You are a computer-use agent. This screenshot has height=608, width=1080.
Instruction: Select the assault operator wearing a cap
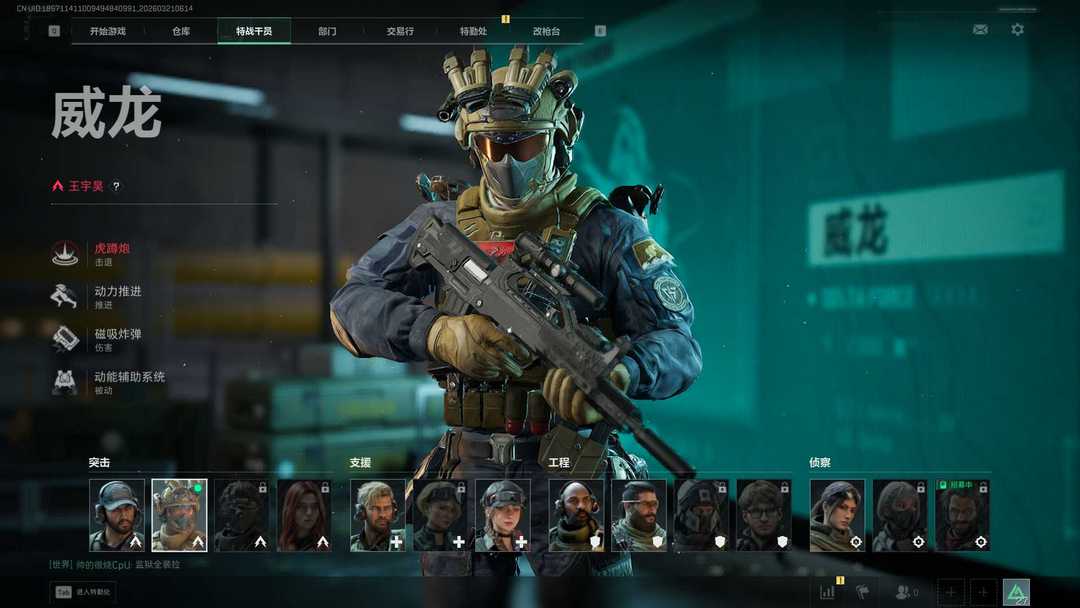pos(117,515)
